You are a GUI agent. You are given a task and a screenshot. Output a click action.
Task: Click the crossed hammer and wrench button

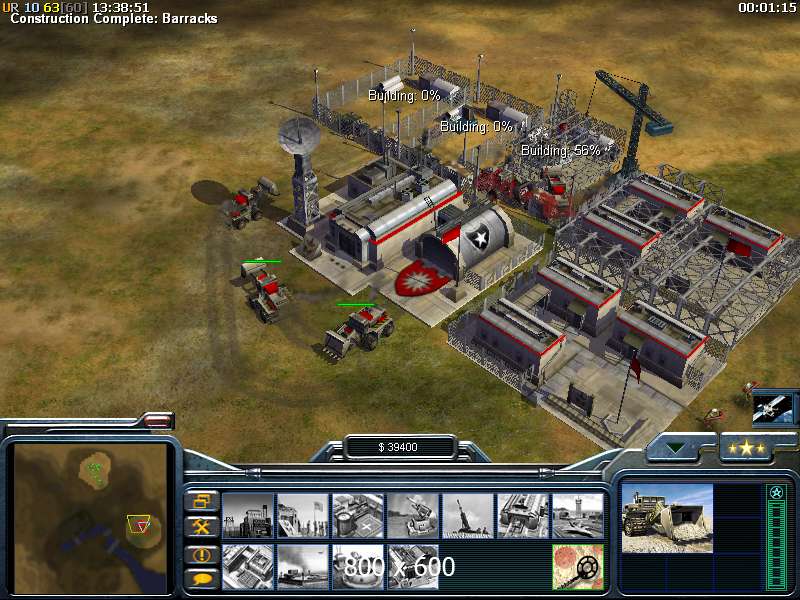tap(202, 526)
